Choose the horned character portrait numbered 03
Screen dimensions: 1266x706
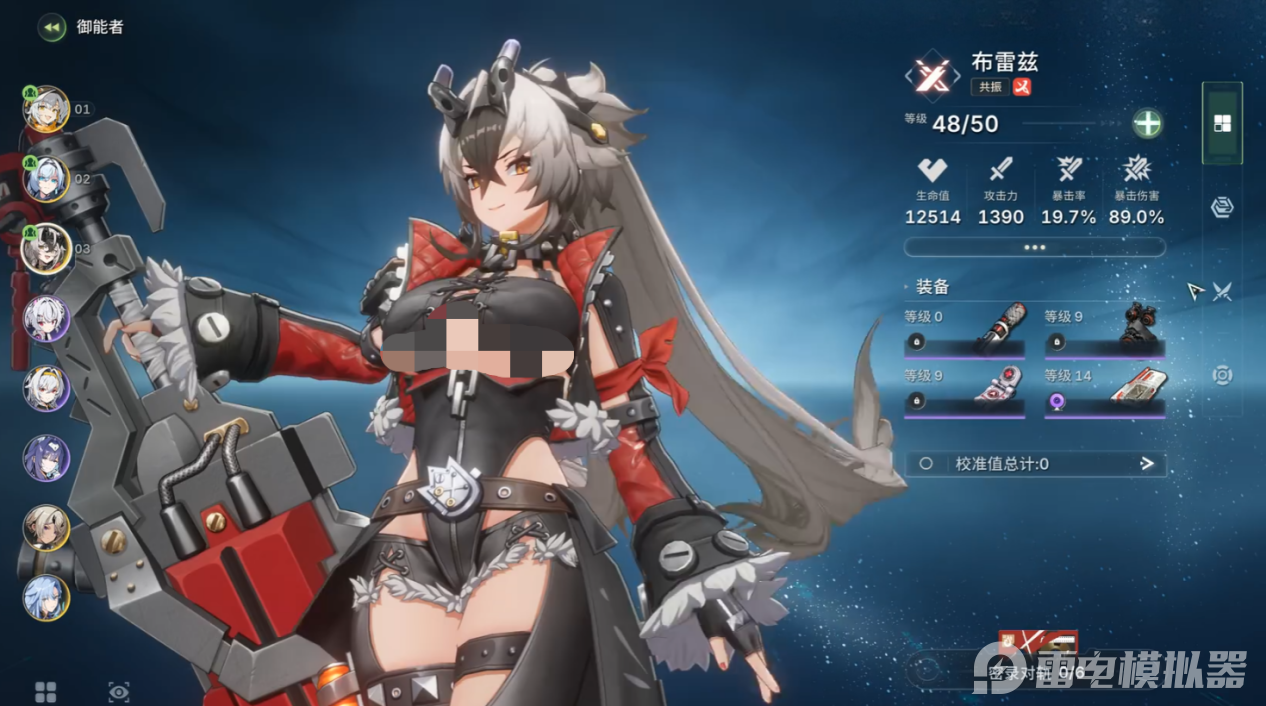tap(46, 249)
